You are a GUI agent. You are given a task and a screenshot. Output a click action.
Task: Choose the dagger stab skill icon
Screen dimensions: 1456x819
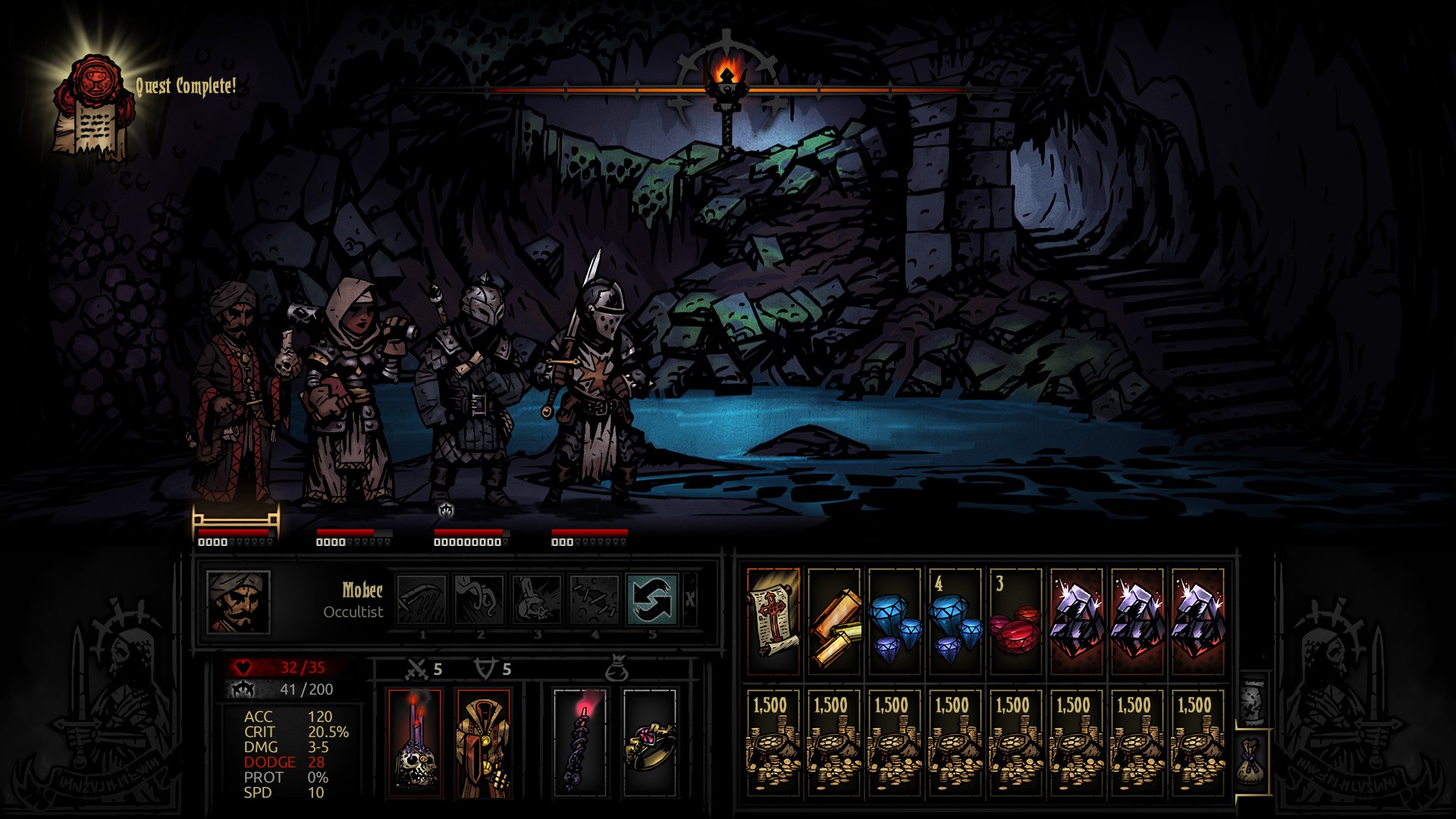tap(422, 599)
